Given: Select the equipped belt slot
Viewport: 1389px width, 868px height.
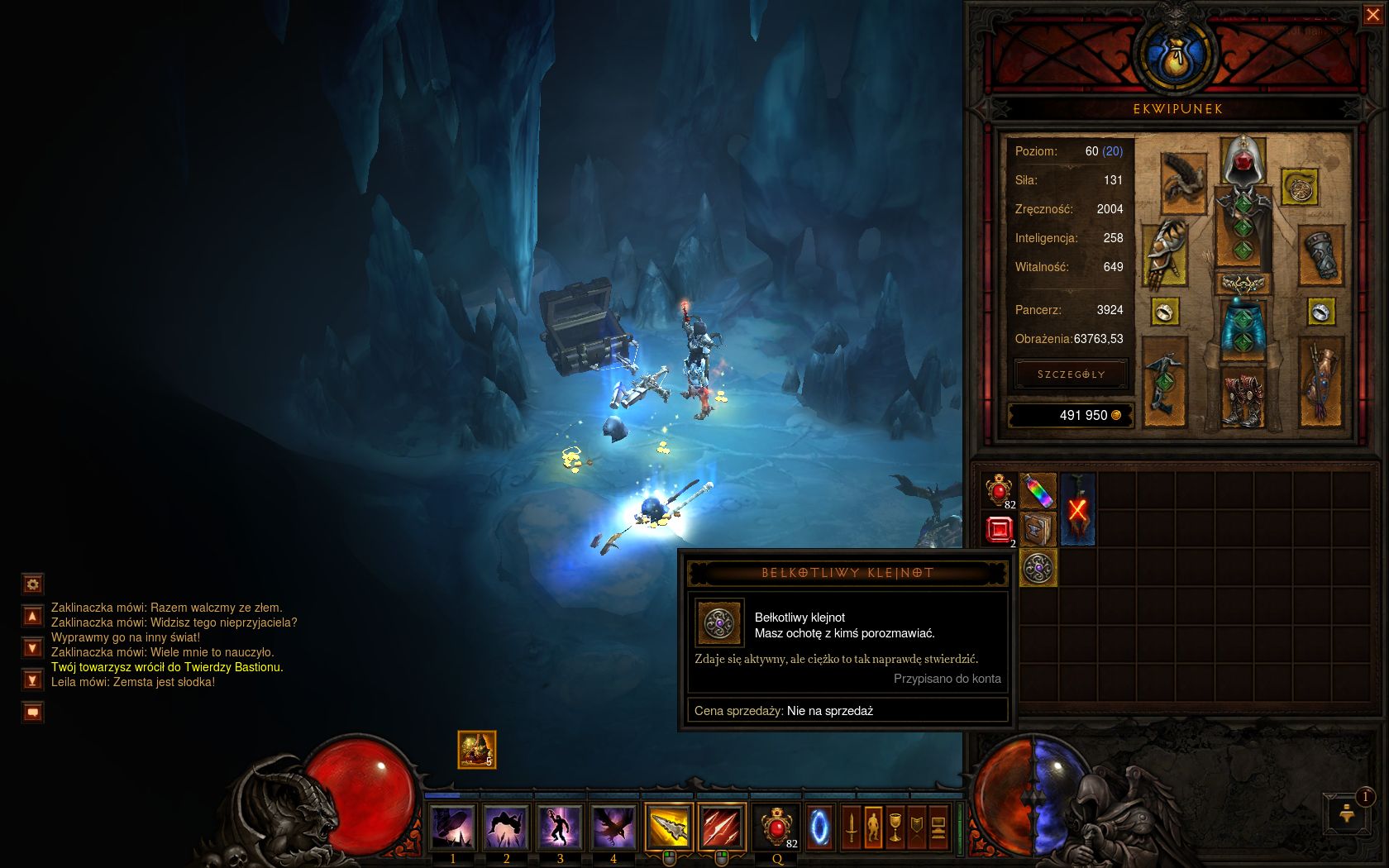Looking at the screenshot, I should coord(1242,284).
